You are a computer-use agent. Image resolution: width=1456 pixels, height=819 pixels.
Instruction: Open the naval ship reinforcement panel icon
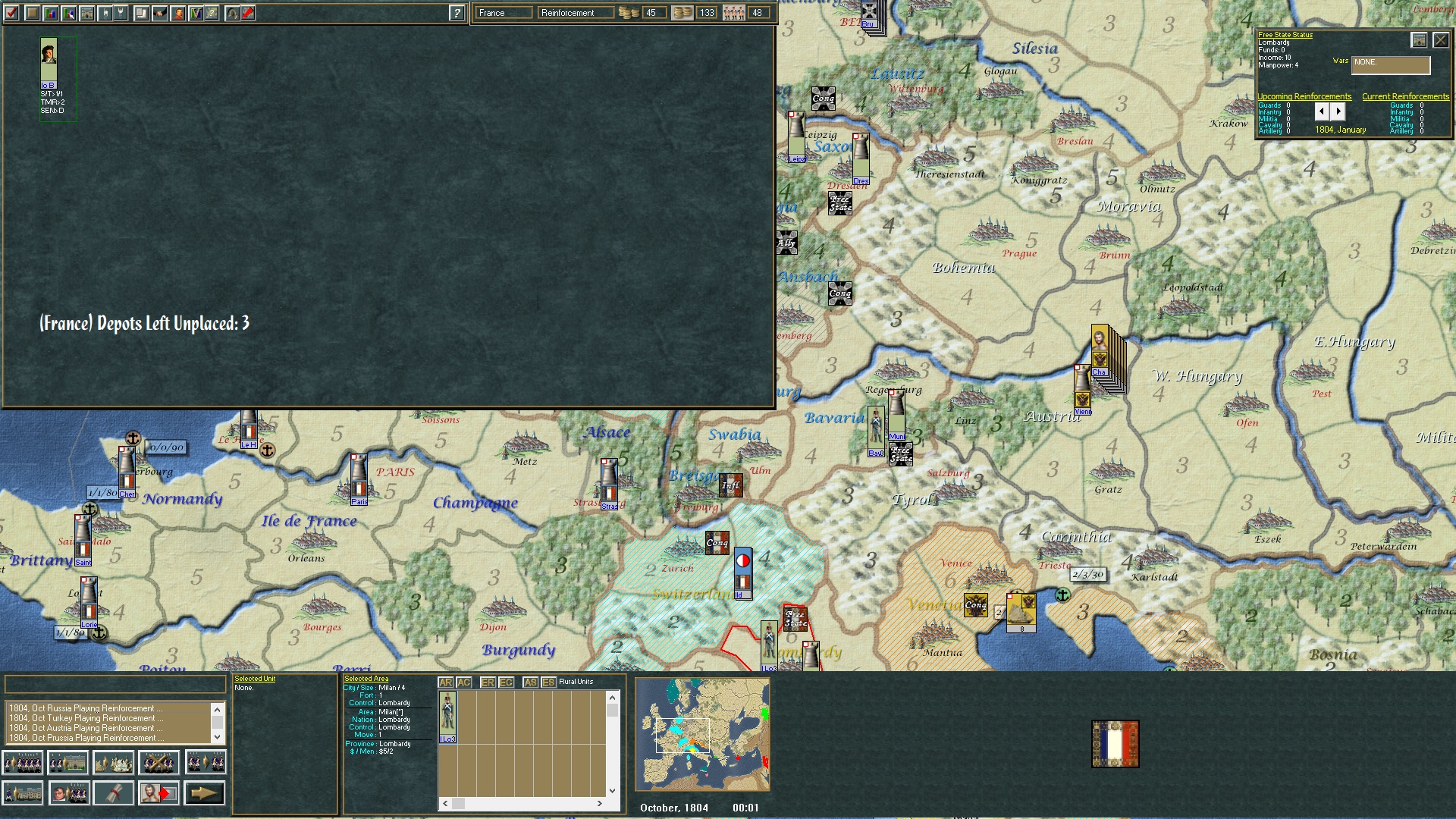pos(114,762)
